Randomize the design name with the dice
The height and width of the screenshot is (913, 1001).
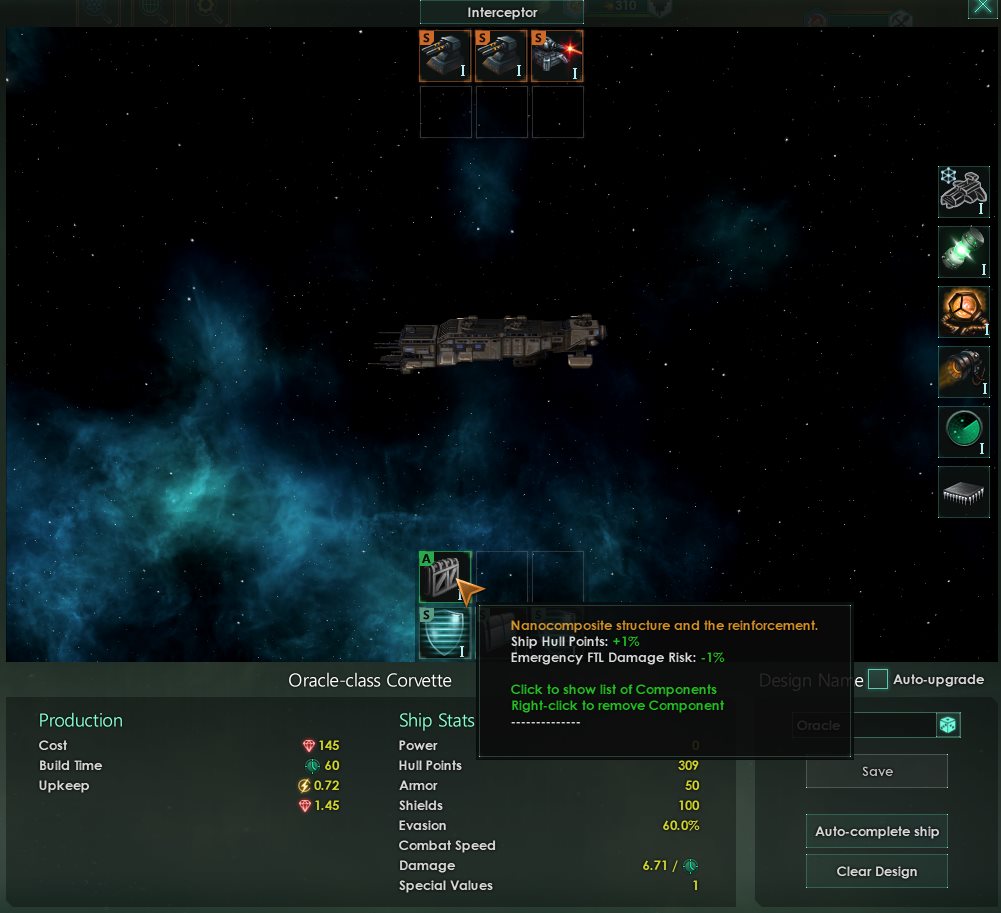[947, 725]
